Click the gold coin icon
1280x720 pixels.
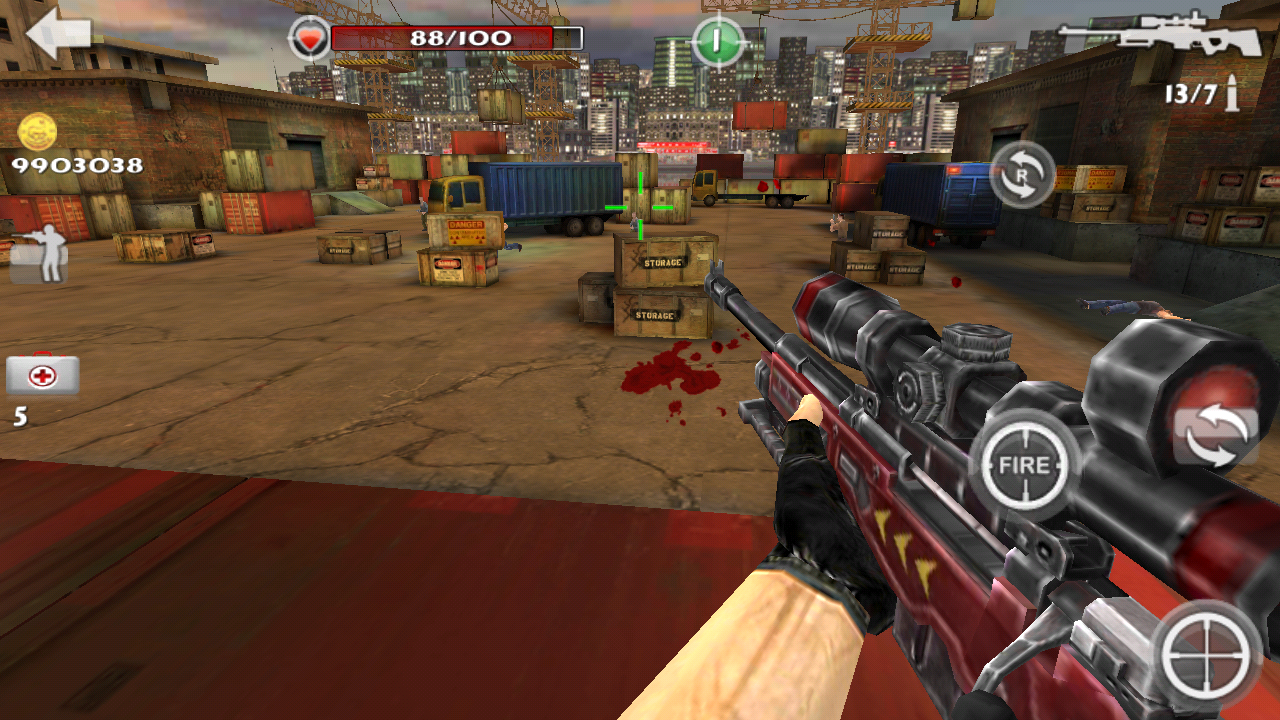[38, 131]
